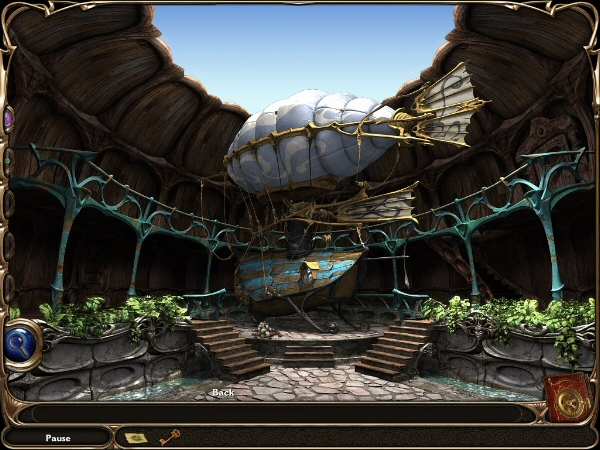Go Back to the previous scene

click(x=223, y=392)
